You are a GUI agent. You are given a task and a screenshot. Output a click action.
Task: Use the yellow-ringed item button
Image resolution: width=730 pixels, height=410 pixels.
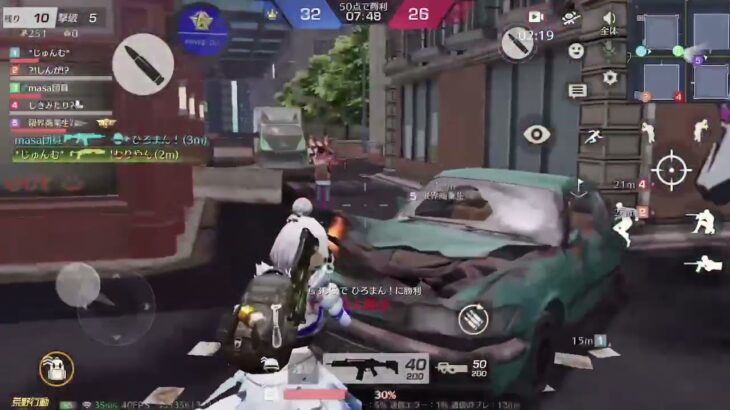[56, 369]
